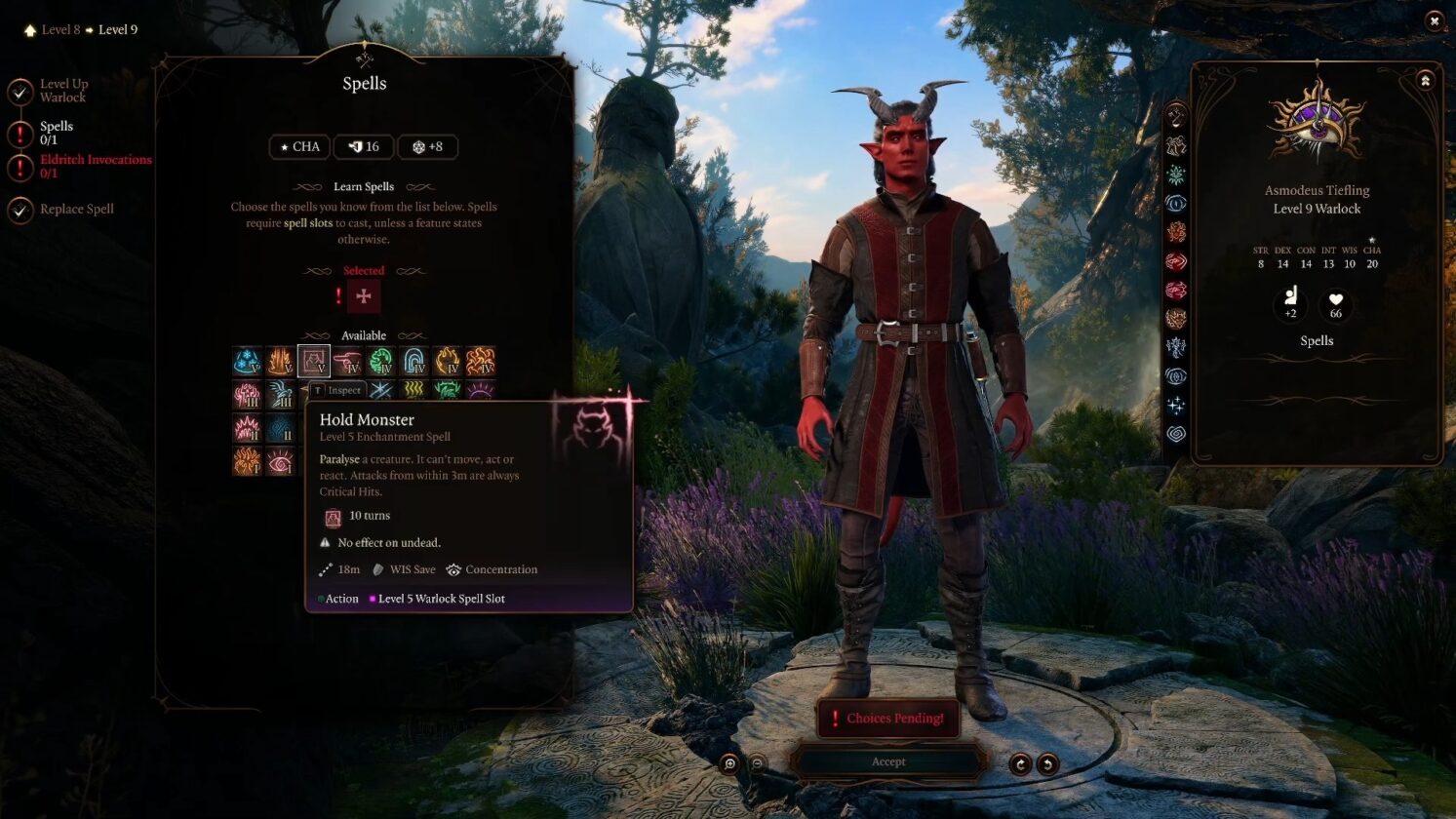Open the Replace Spell step

click(x=76, y=209)
